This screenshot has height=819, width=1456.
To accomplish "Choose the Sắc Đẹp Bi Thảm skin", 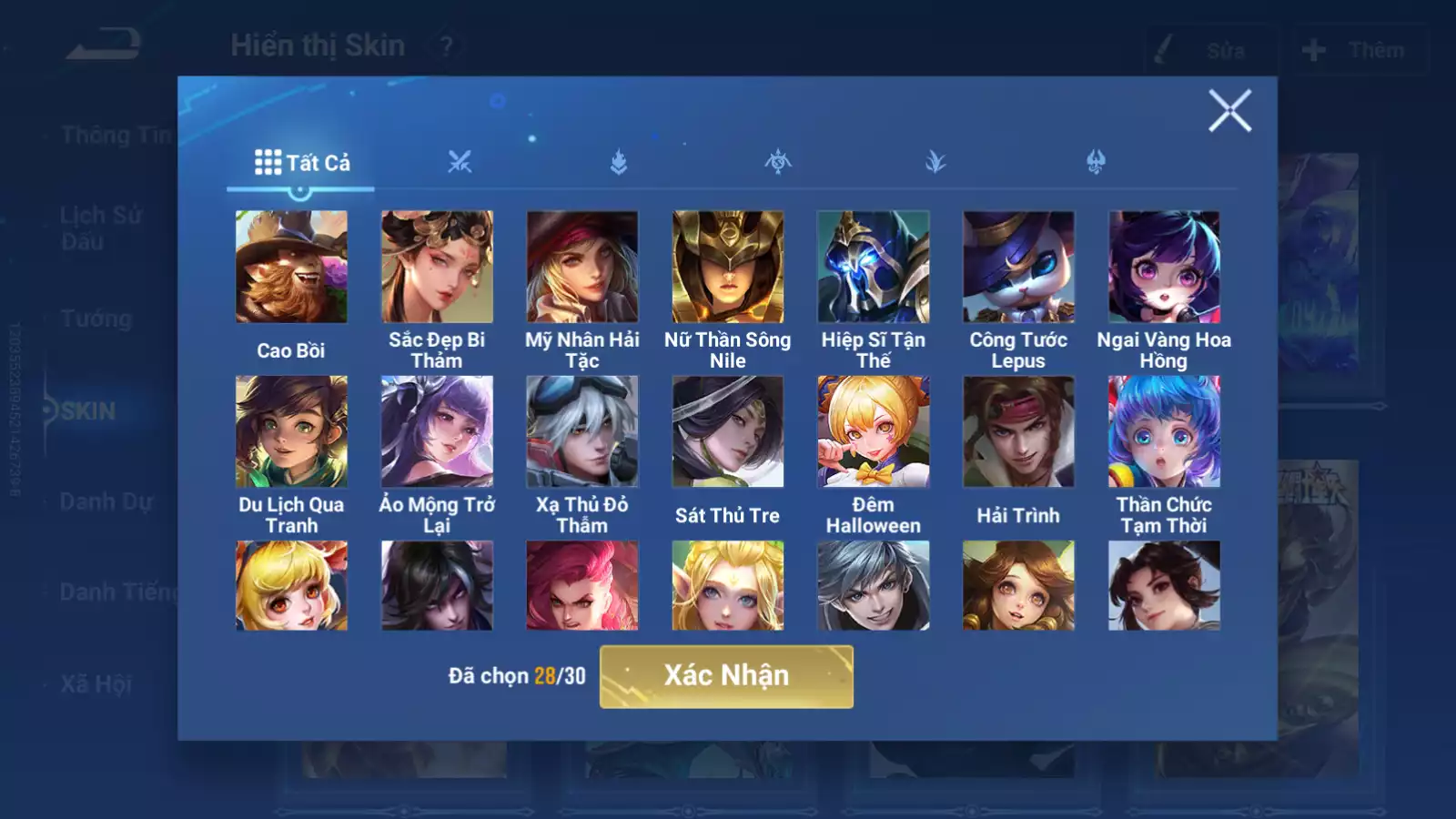I will pos(437,267).
